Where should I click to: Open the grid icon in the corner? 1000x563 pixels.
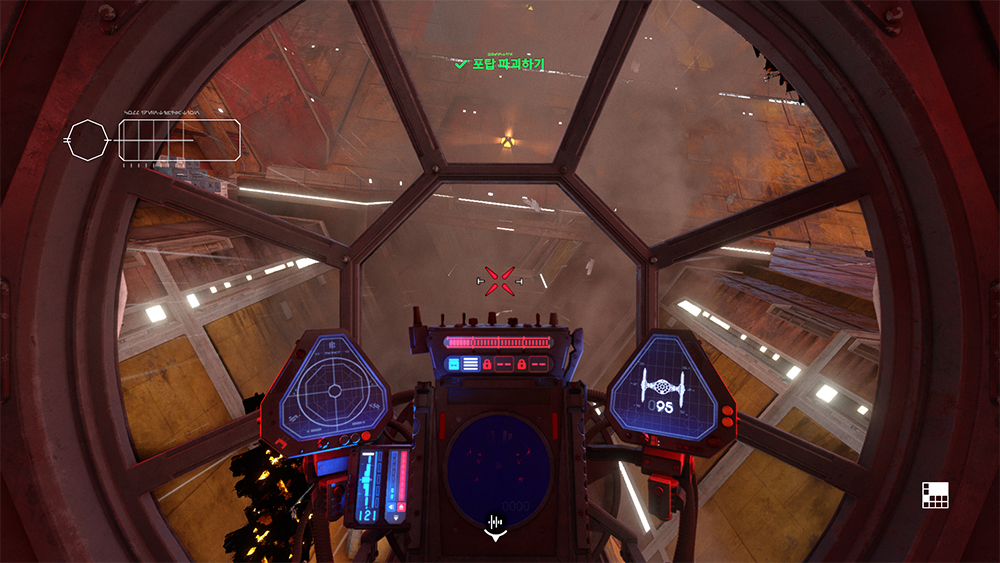pyautogui.click(x=935, y=494)
